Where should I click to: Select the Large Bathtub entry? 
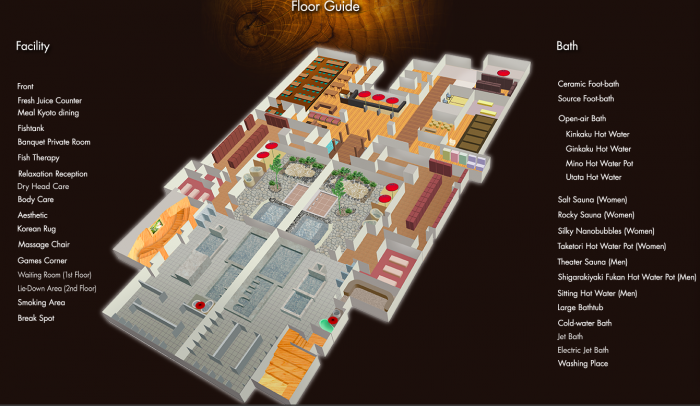(582, 308)
